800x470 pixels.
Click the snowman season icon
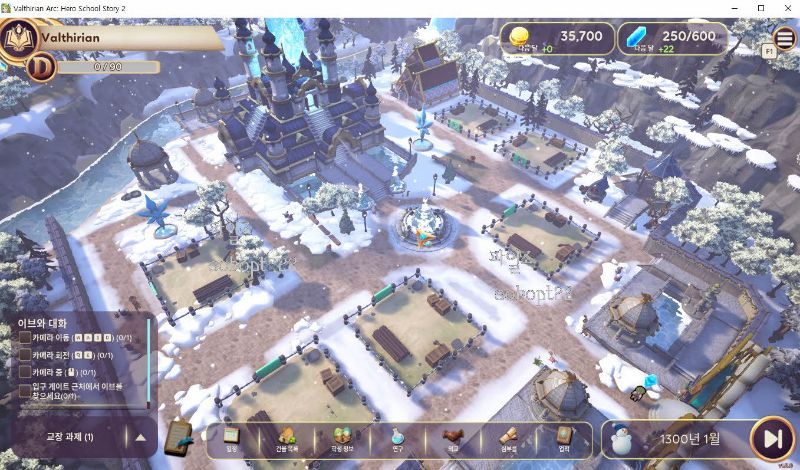click(623, 438)
